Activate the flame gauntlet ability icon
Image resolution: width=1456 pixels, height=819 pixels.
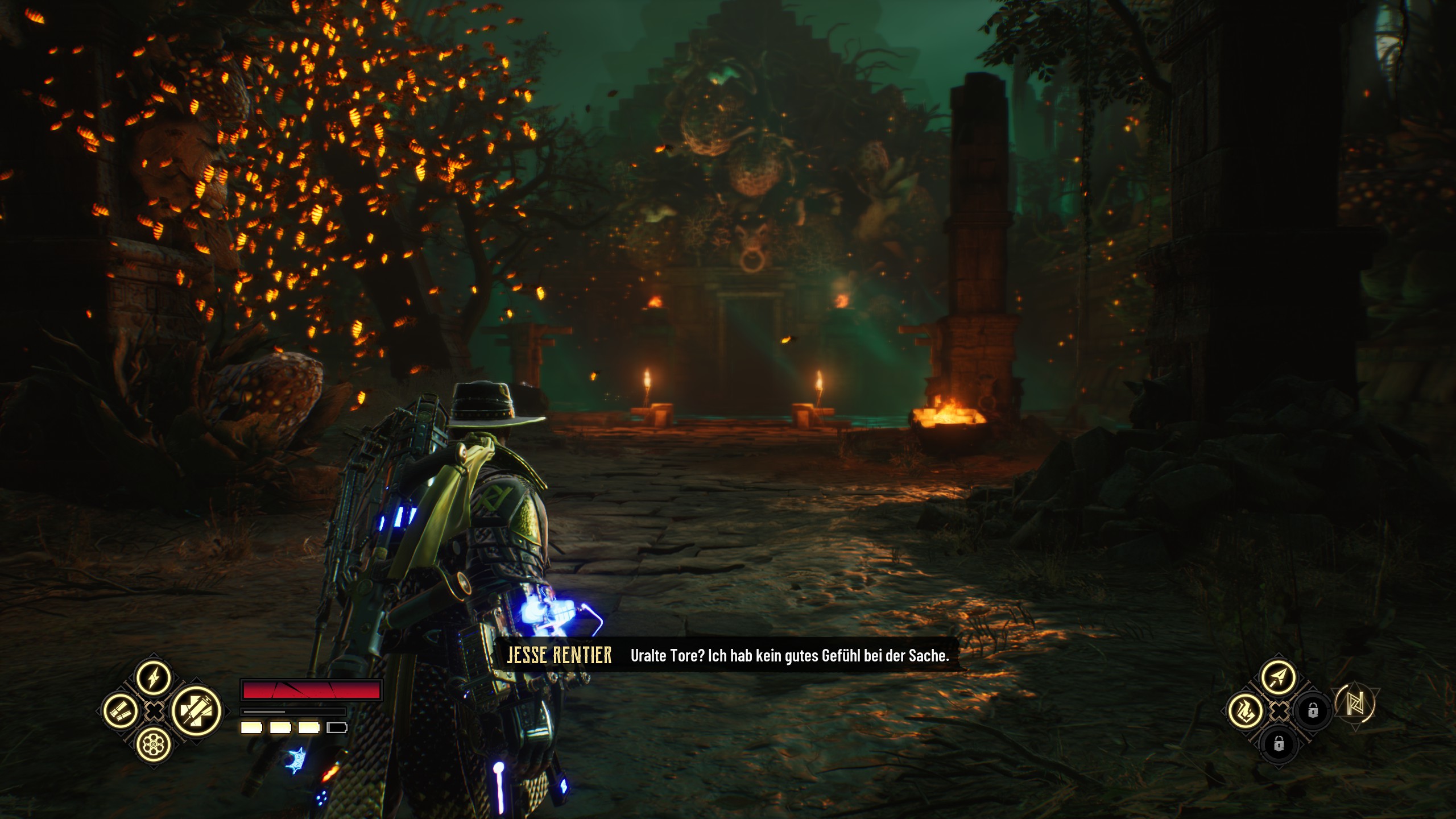pos(1245,711)
